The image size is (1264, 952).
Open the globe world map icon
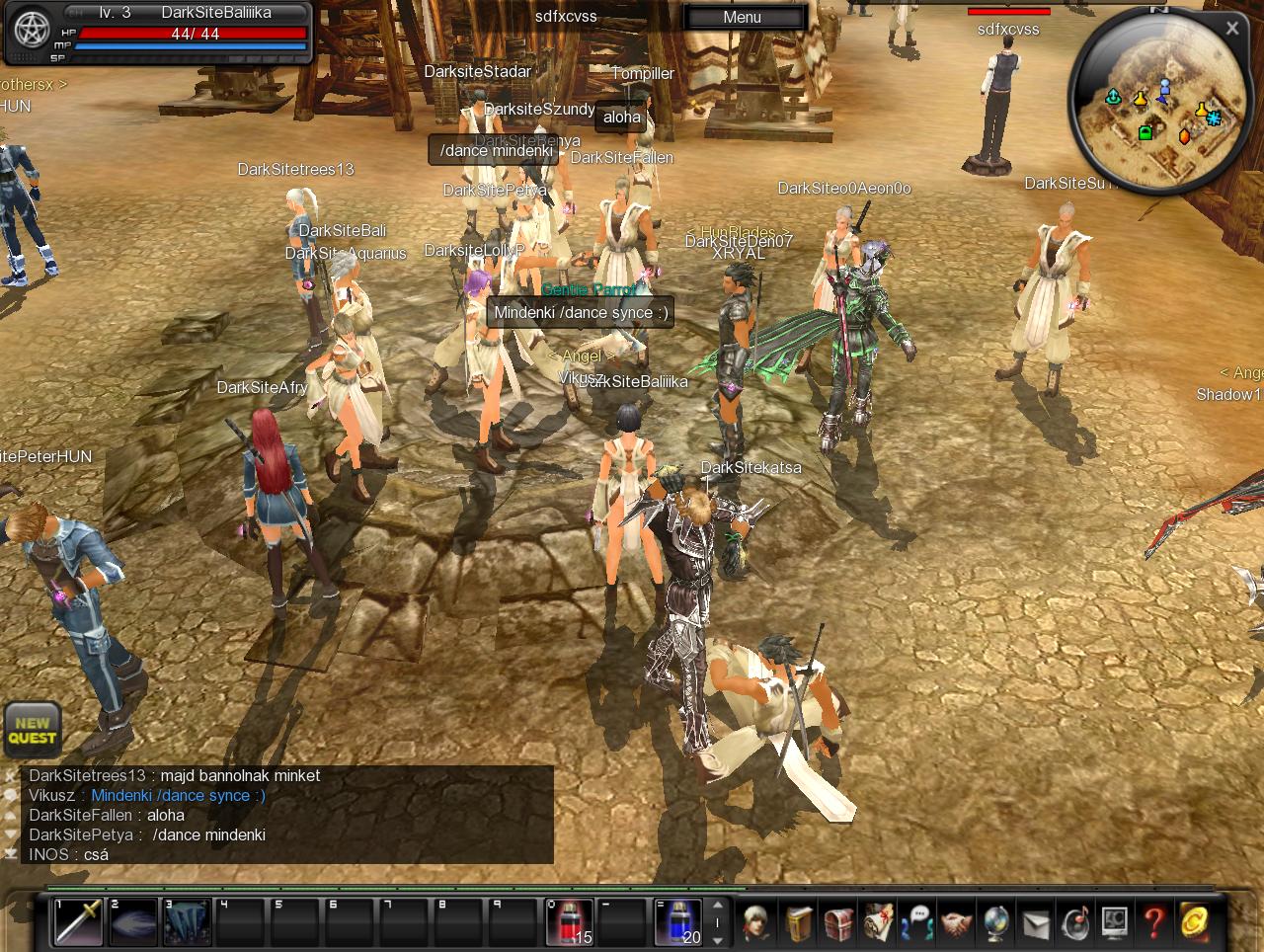pyautogui.click(x=995, y=921)
